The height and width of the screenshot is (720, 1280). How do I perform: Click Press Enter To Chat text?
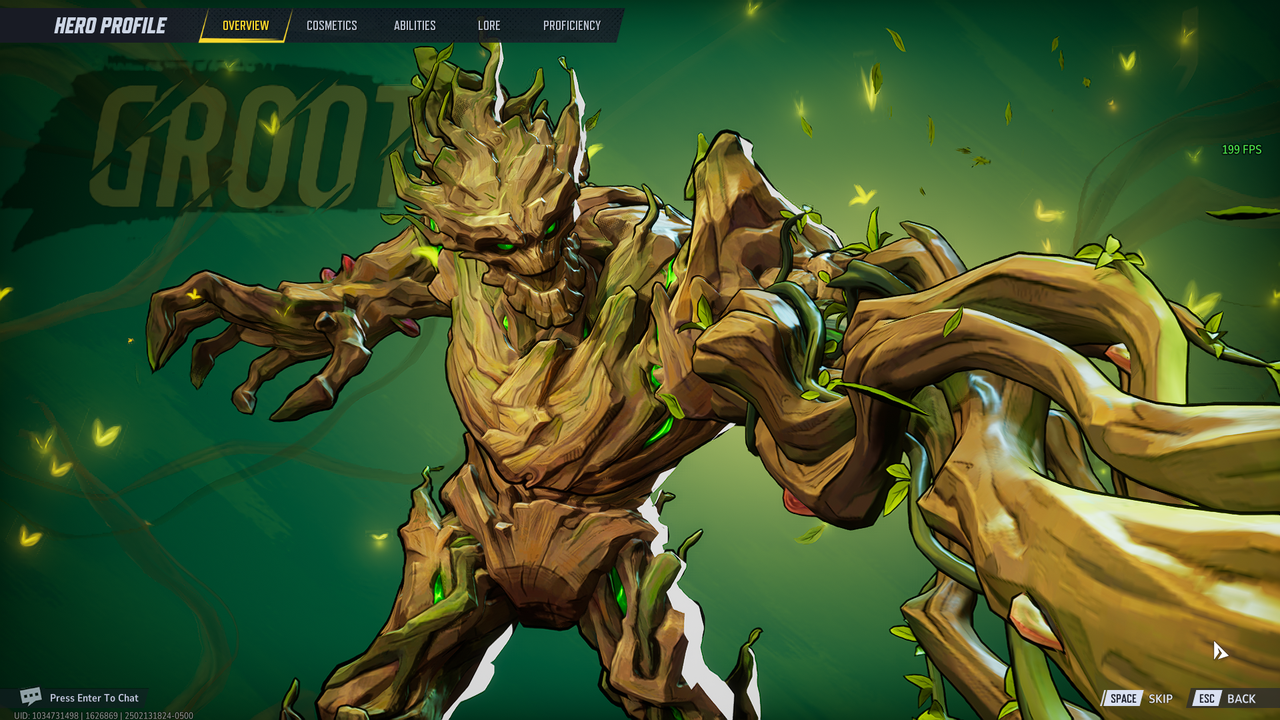coord(96,697)
